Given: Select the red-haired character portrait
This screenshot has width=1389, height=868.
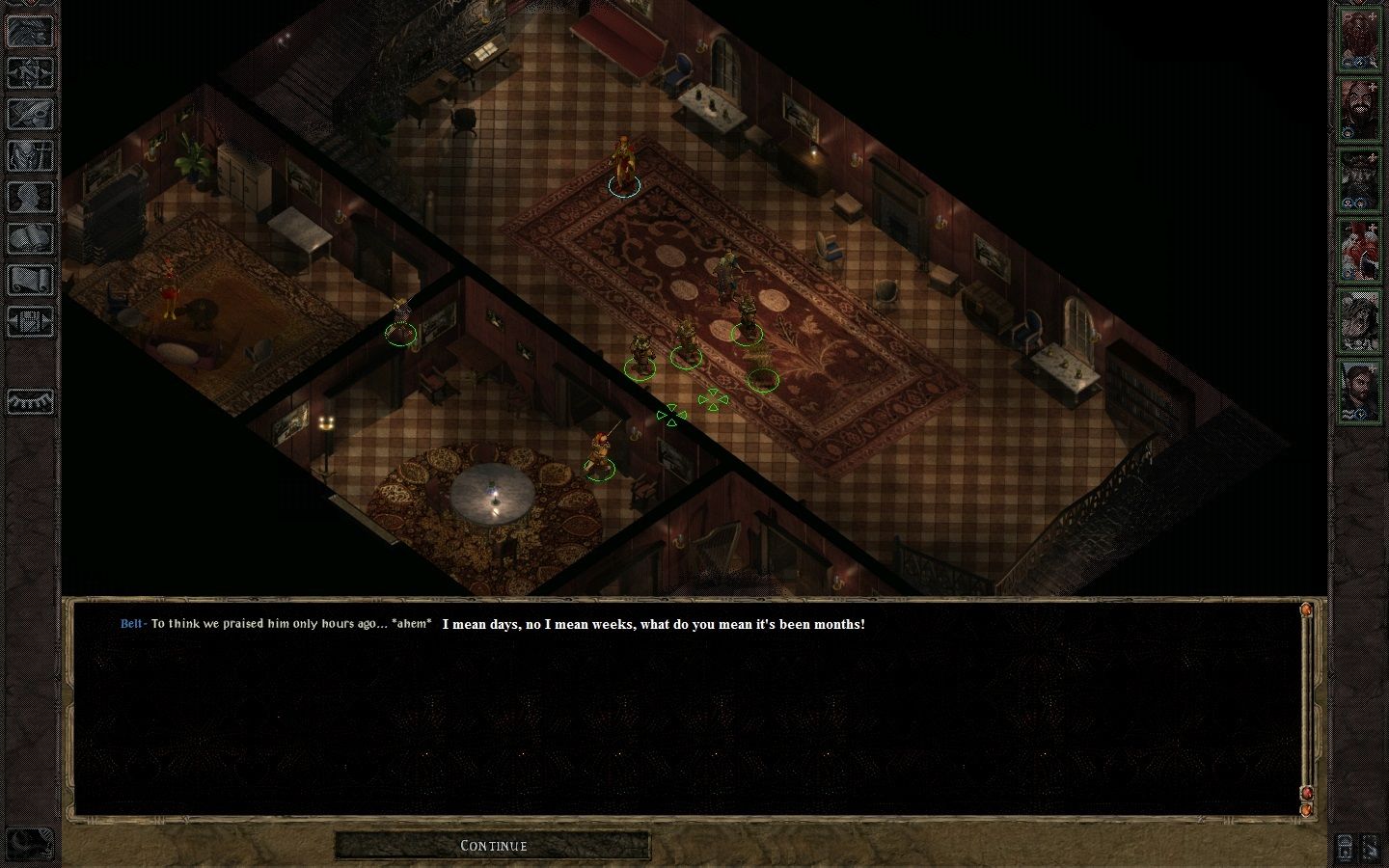Looking at the screenshot, I should coord(1359,249).
